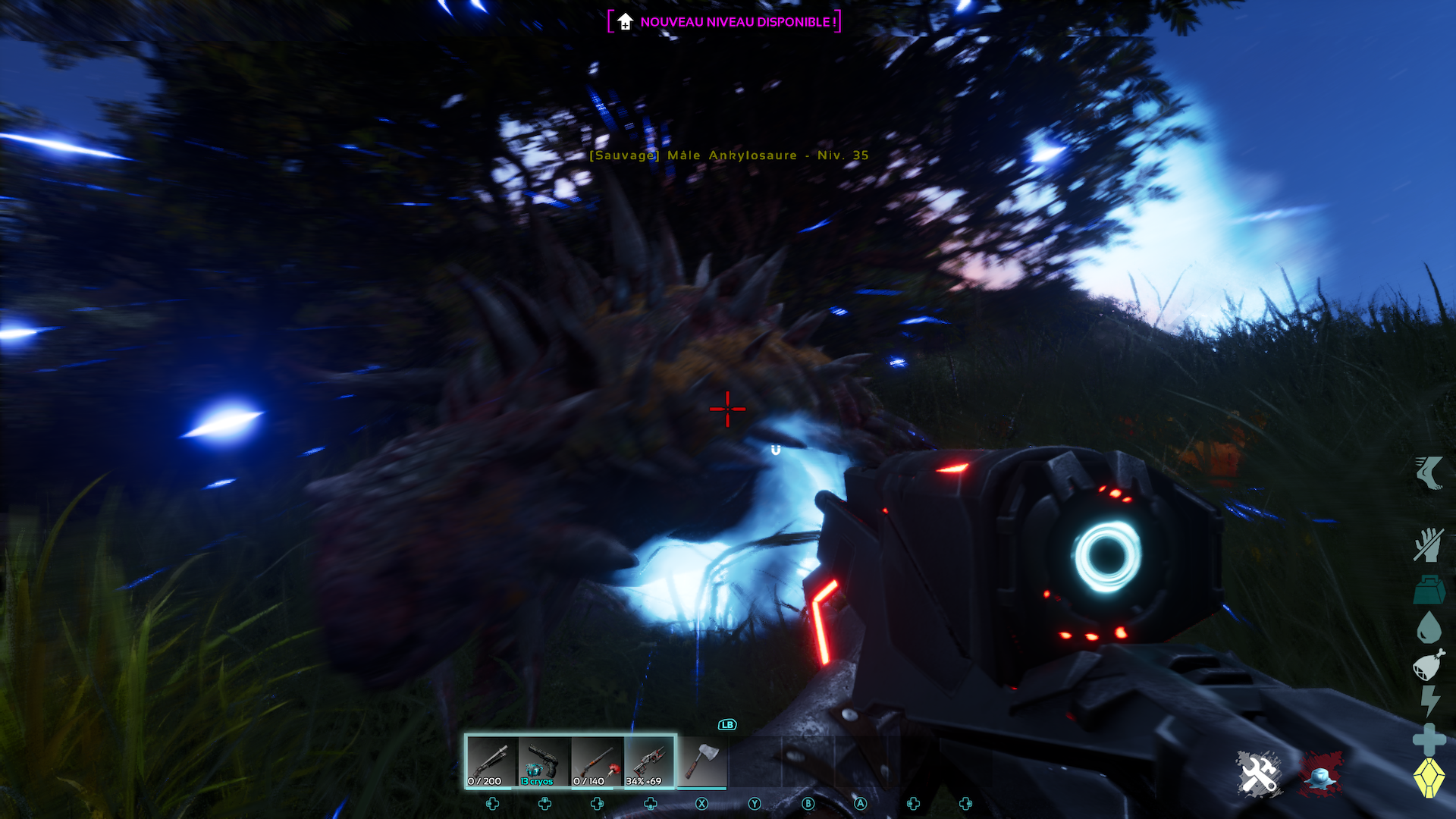Click the crossed-out hand status icon
Screen dimensions: 1456x819
click(1428, 545)
